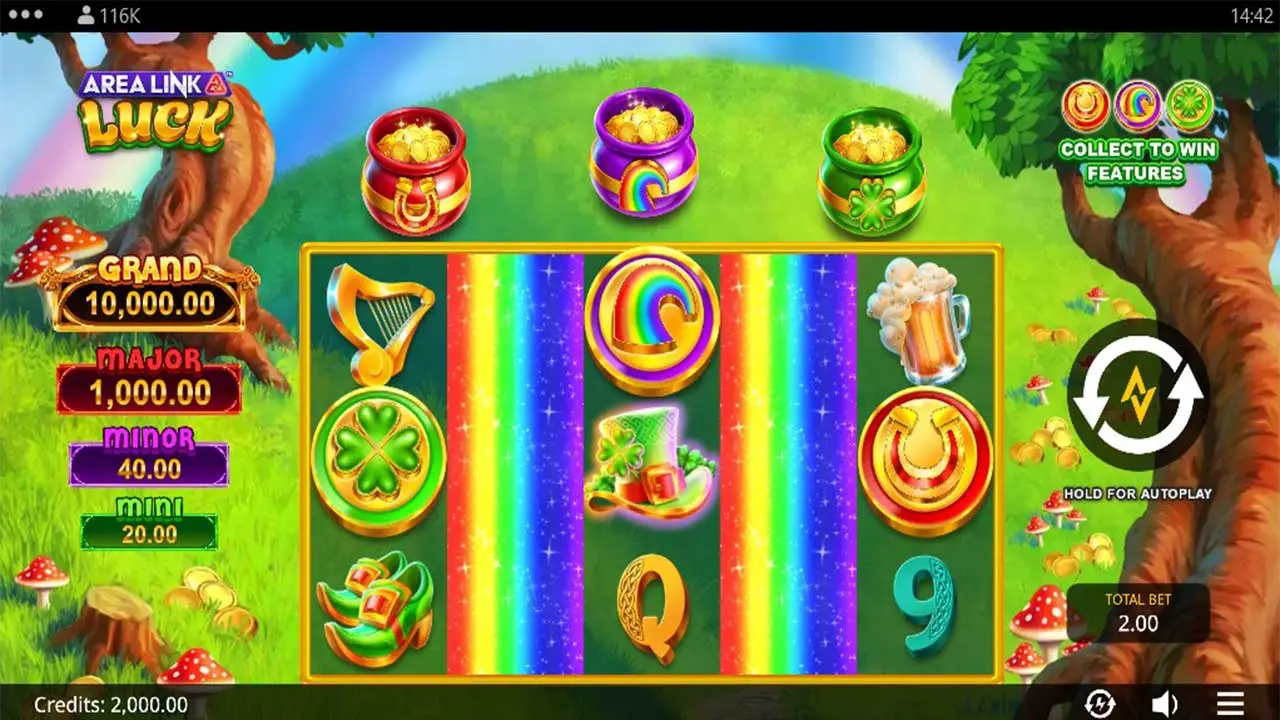The image size is (1280, 720).
Task: Select the Collect to Win Features banner
Action: (x=1138, y=160)
